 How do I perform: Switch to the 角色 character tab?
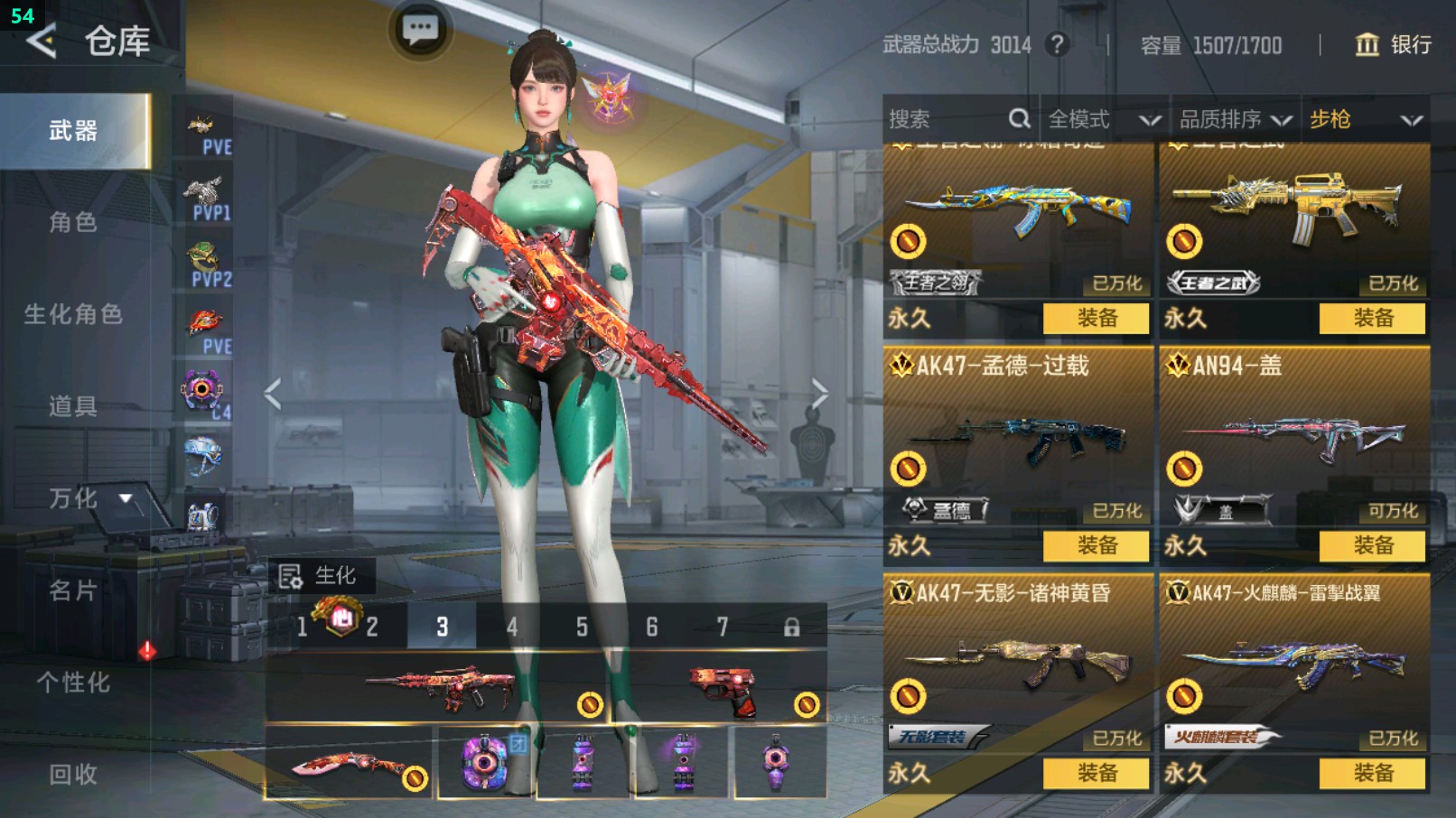click(73, 222)
